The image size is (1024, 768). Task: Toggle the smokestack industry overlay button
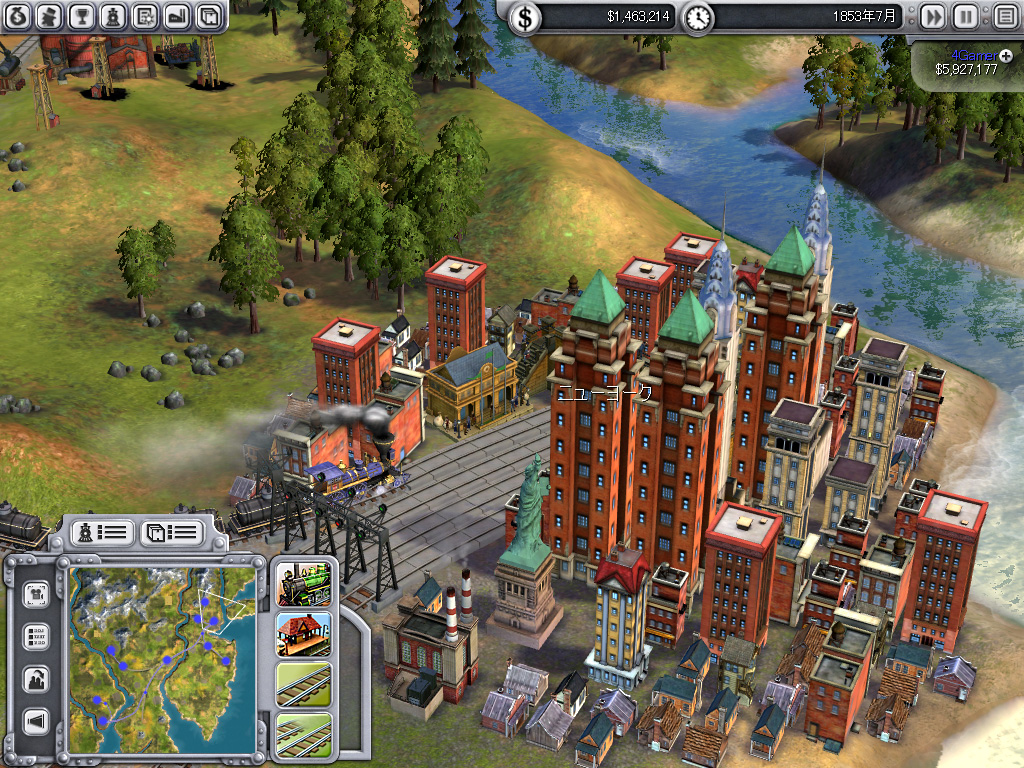click(x=37, y=679)
